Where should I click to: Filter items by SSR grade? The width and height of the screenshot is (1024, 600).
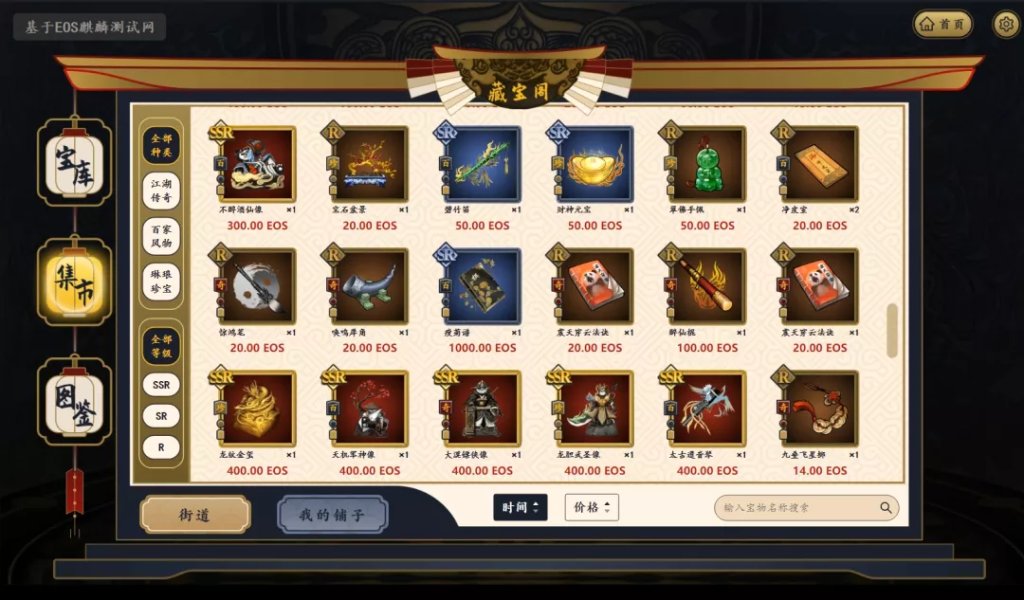point(161,383)
